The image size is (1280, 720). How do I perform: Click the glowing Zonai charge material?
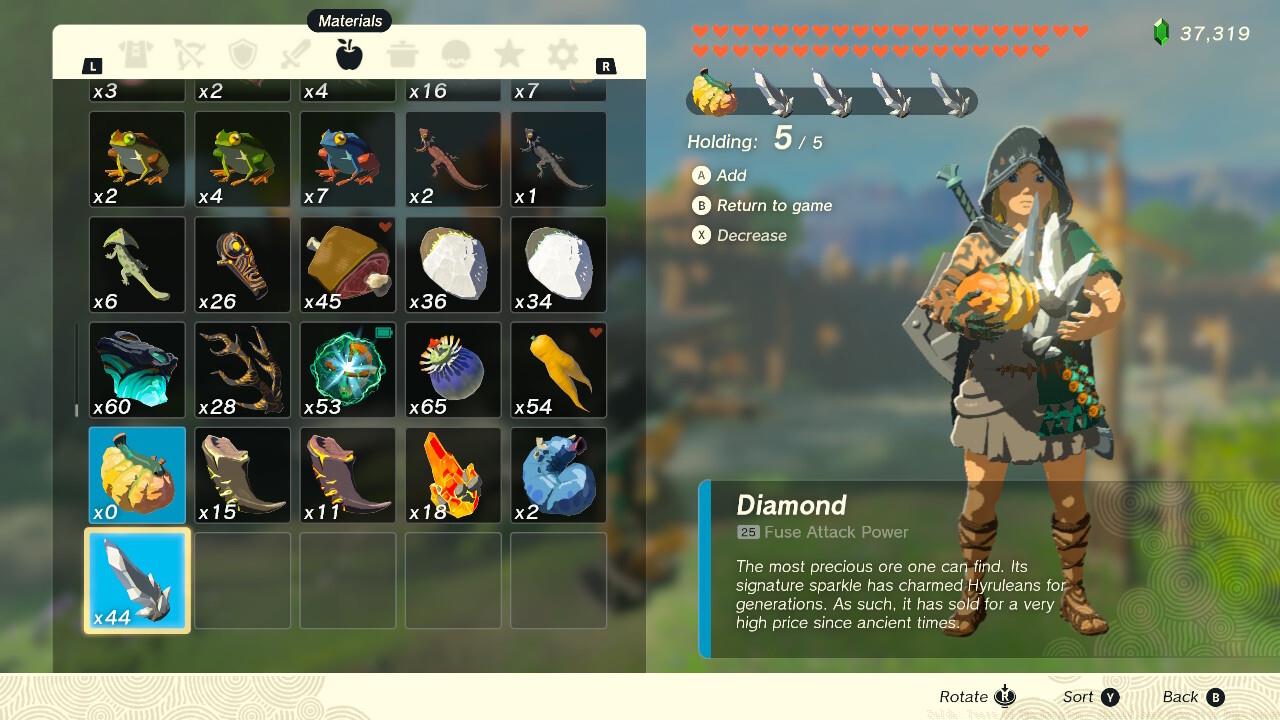click(347, 370)
